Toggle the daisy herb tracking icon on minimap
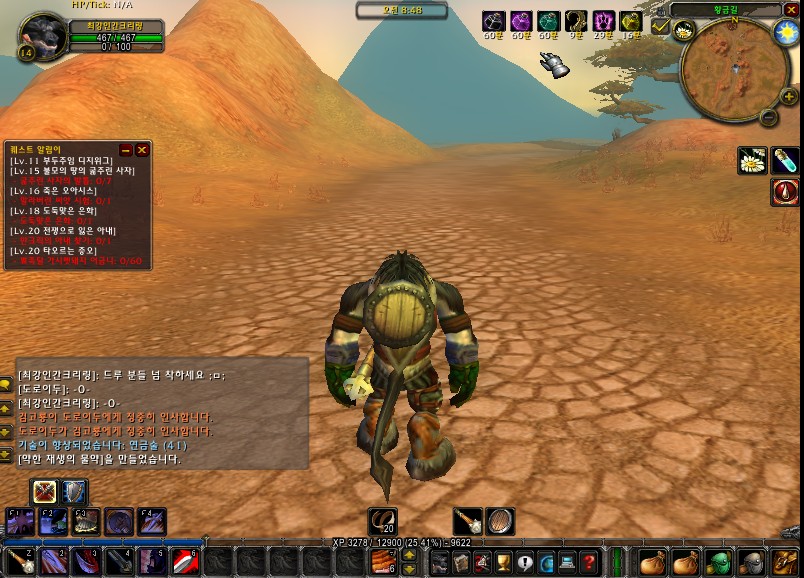The height and width of the screenshot is (578, 804). pos(685,31)
